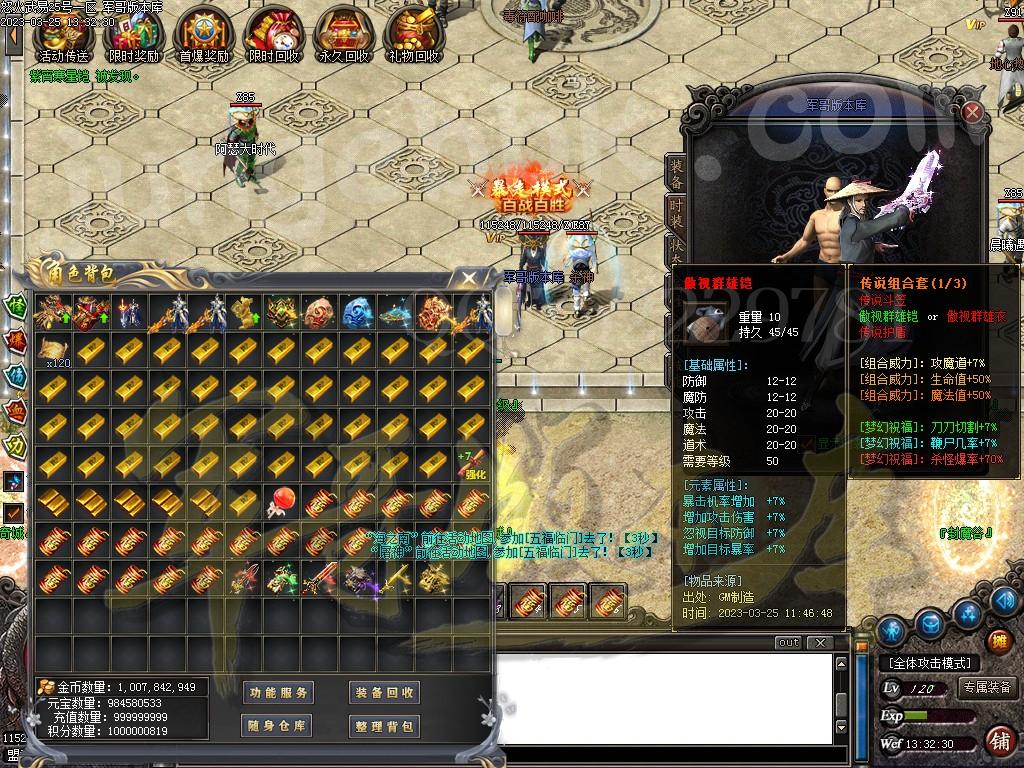Open the 活动传送 event teleport icon

pos(62,33)
